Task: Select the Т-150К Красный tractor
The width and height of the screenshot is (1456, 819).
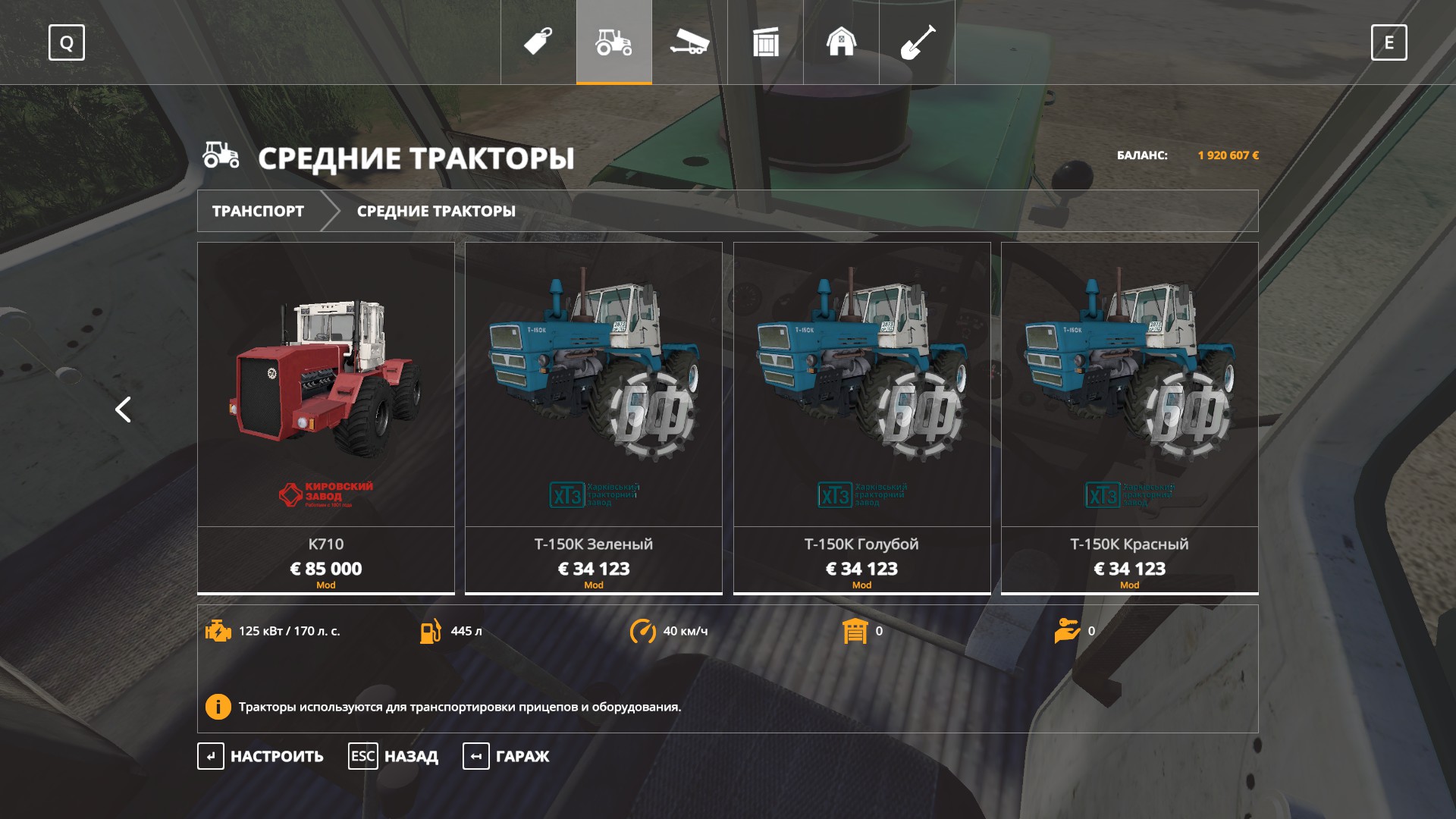Action: [1130, 417]
